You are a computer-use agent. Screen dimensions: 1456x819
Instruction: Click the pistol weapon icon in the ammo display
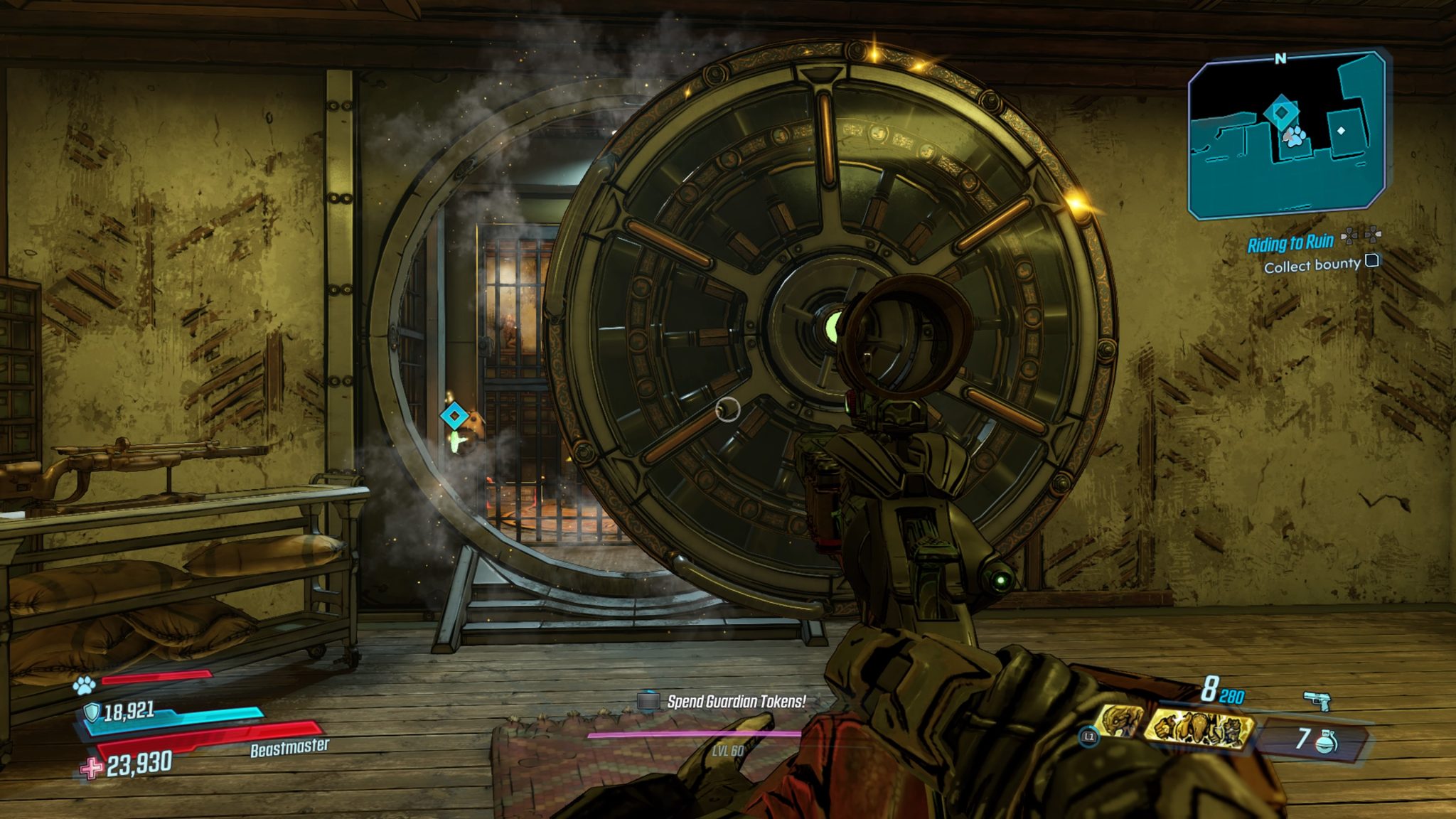(x=1317, y=702)
